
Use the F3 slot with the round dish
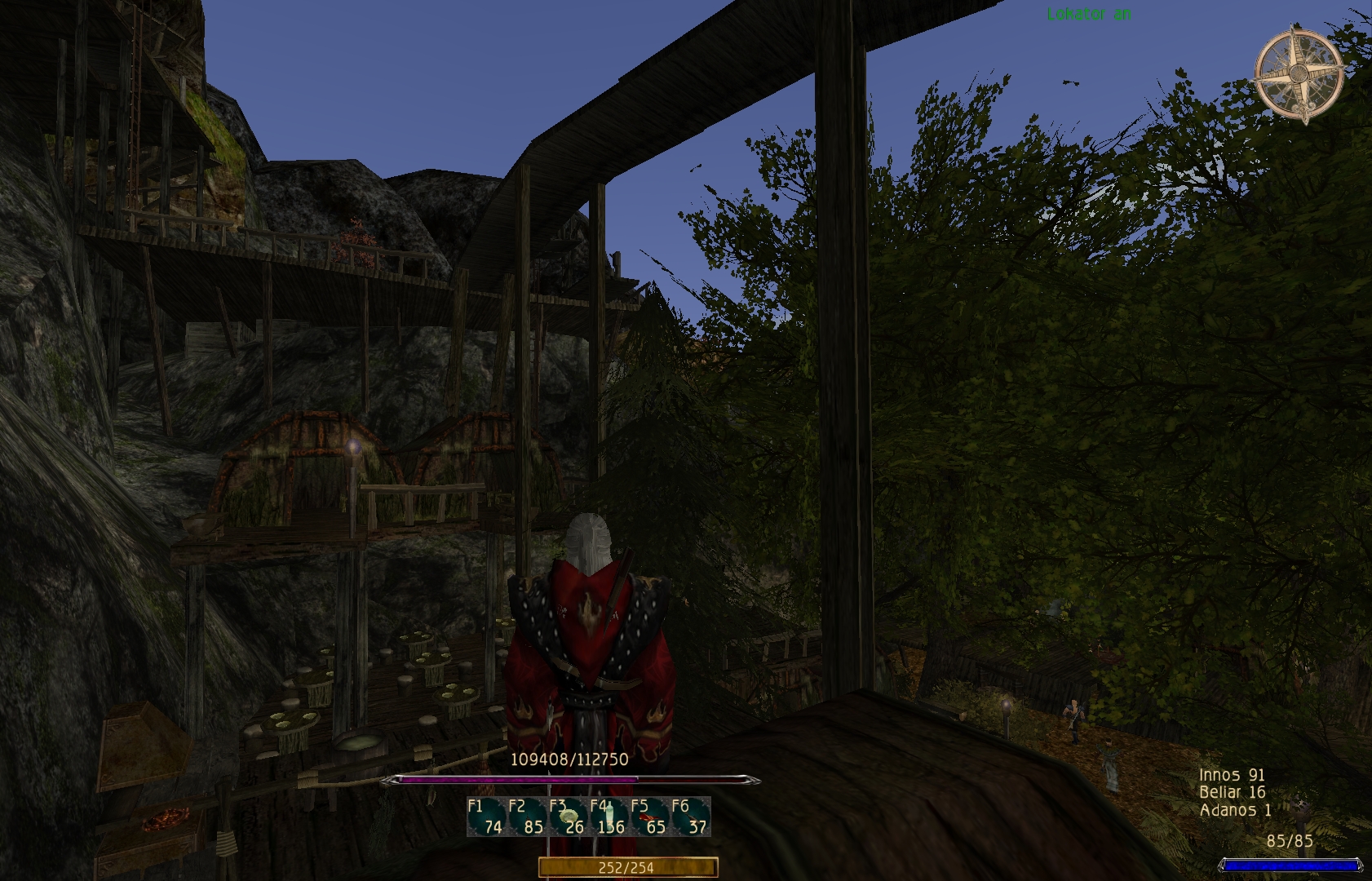coord(569,817)
